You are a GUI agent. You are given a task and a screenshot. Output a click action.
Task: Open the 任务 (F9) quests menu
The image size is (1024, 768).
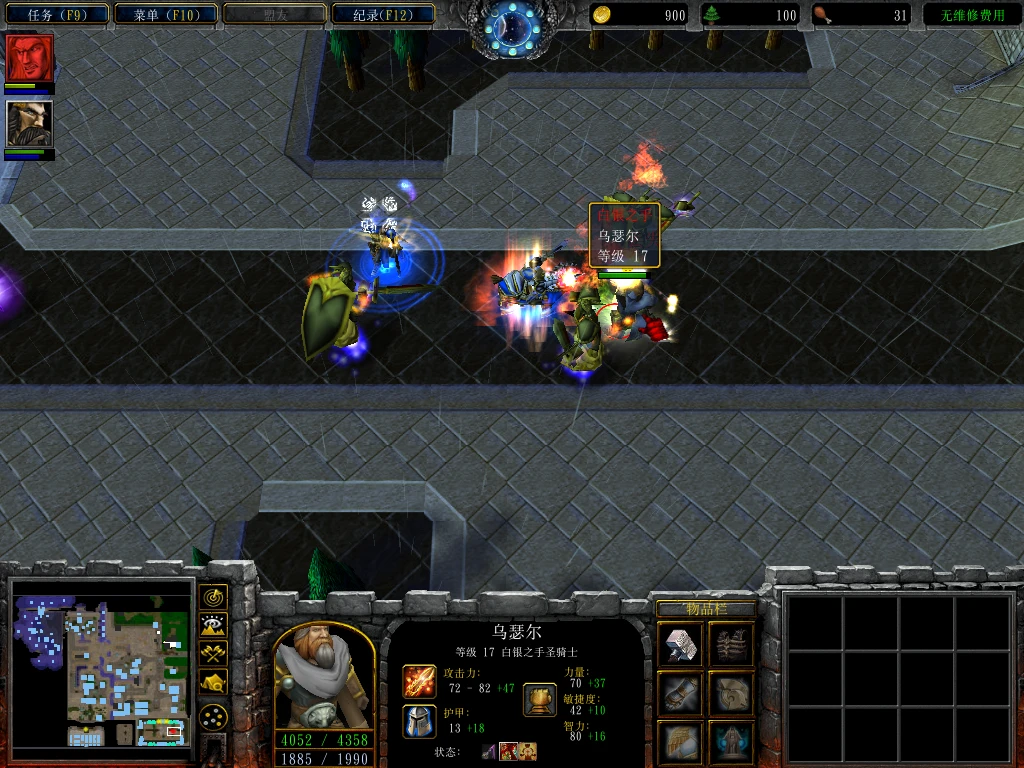coord(54,15)
